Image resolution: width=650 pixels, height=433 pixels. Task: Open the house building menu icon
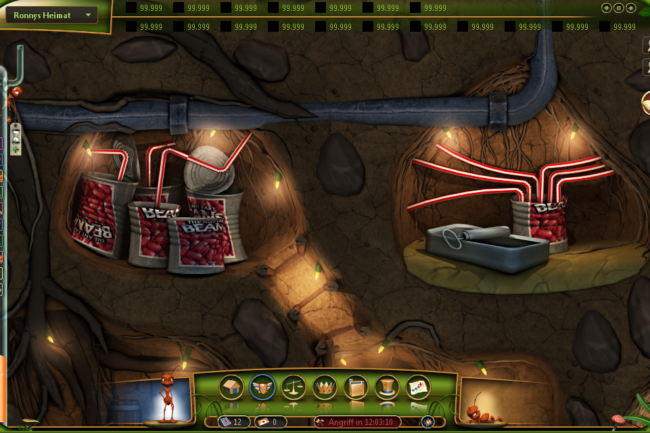232,387
